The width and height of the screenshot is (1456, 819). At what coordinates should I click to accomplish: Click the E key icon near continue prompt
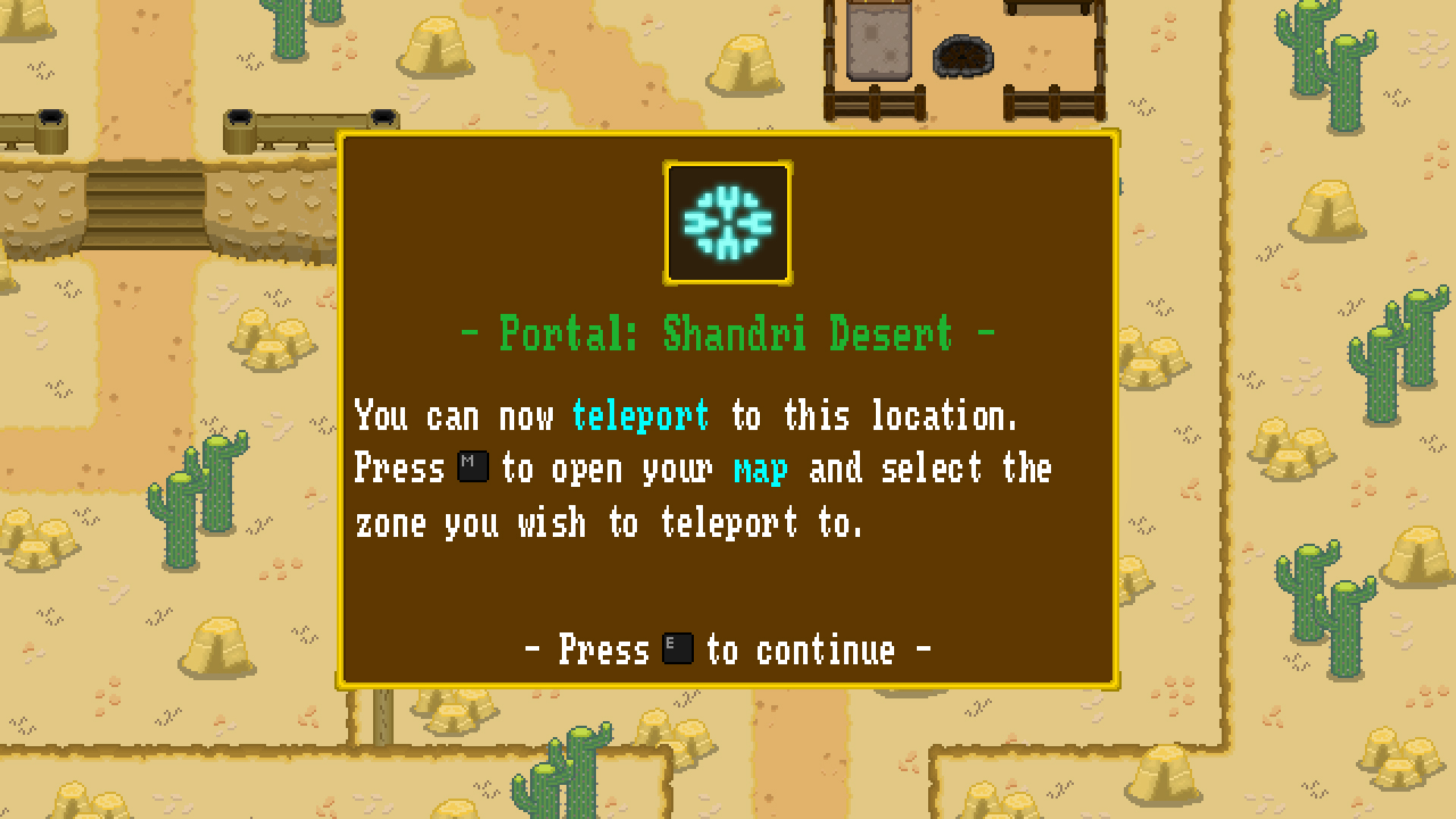pos(677,648)
